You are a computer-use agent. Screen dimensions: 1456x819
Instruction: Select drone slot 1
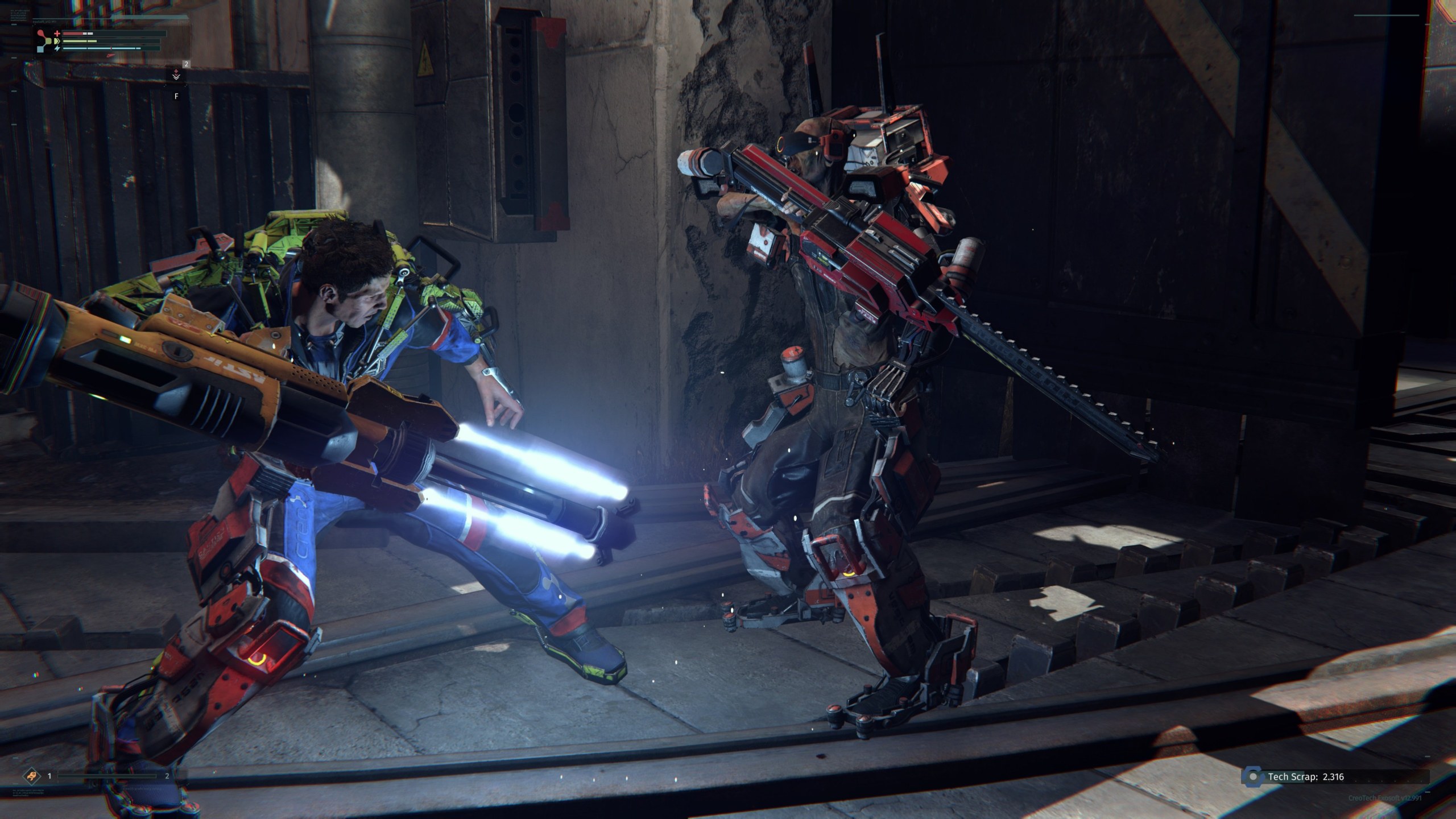tap(49, 776)
